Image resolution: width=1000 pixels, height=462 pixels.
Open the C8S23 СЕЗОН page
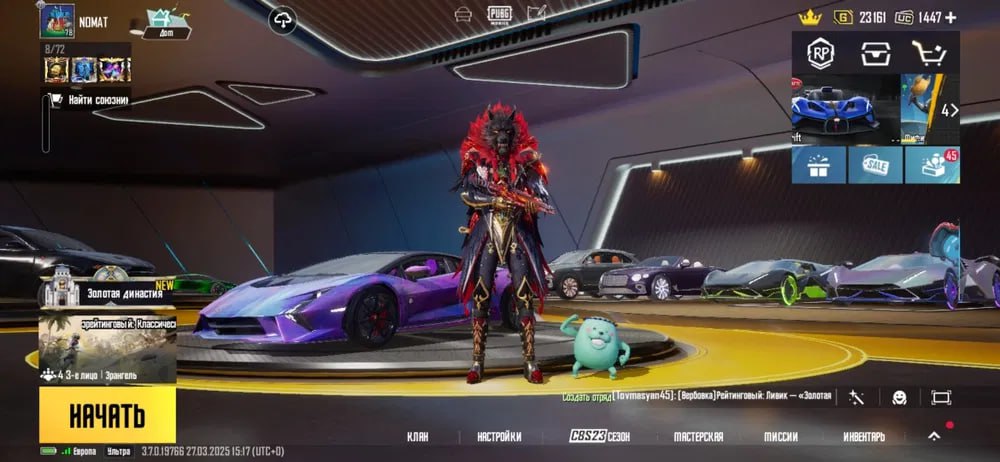coord(599,437)
